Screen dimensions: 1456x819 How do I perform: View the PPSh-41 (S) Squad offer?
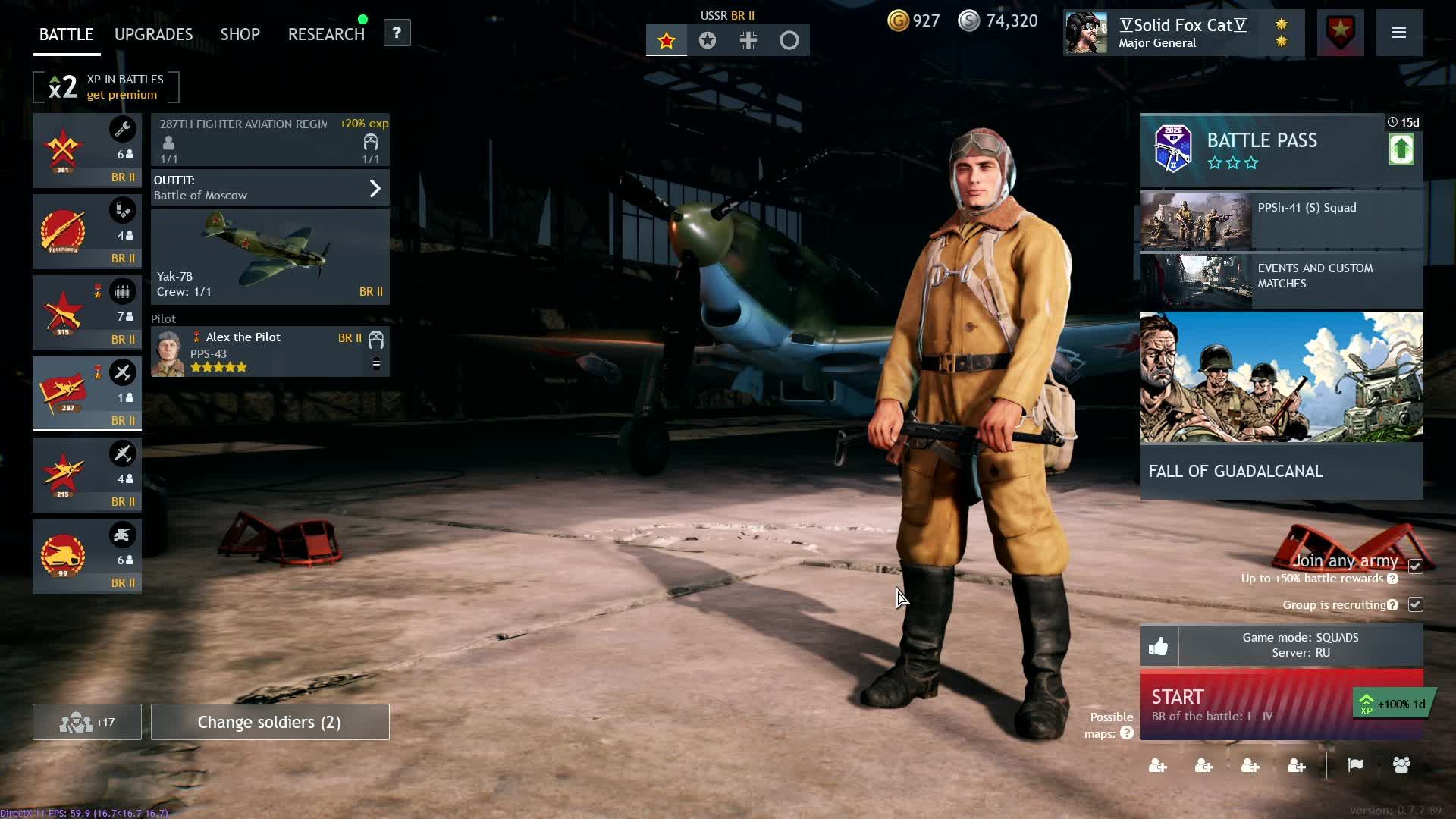1281,220
